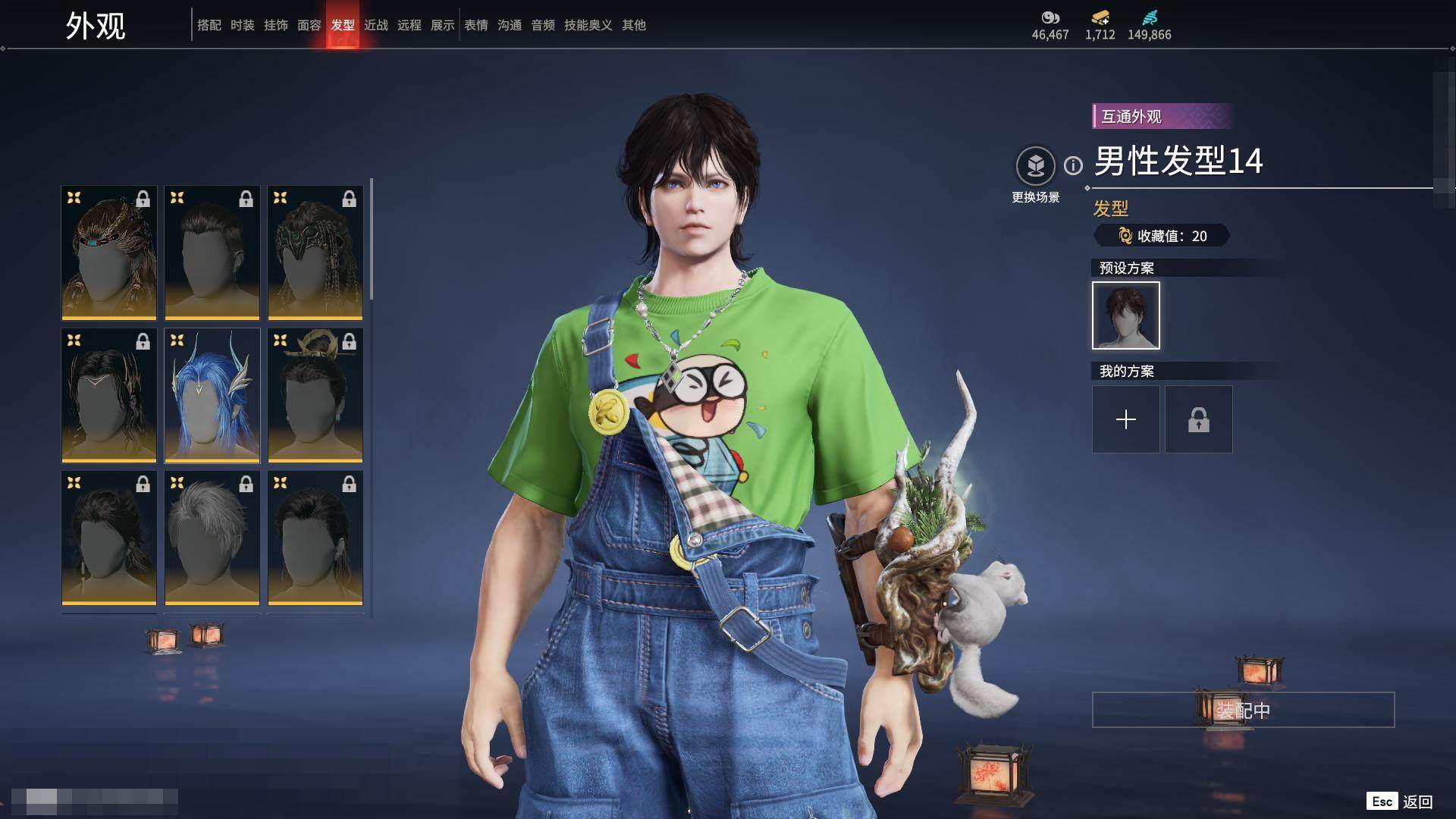Screen dimensions: 1456x819
Task: Add a new custom scheme slot
Action: [x=1125, y=419]
